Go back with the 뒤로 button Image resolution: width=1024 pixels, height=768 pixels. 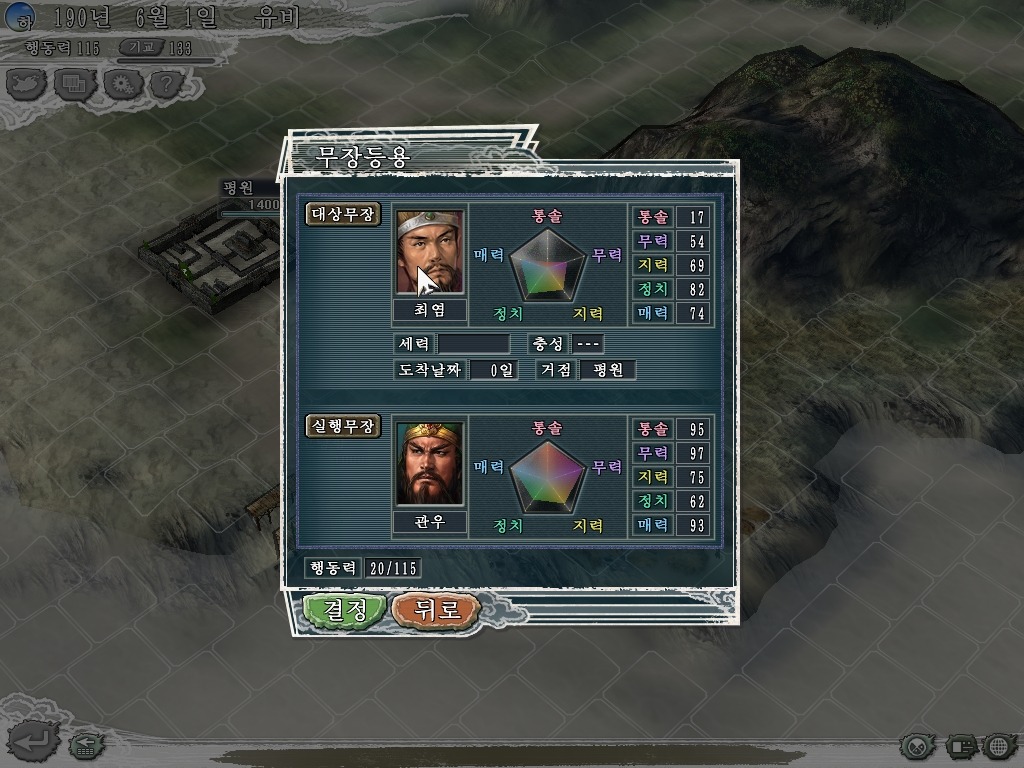pos(436,610)
